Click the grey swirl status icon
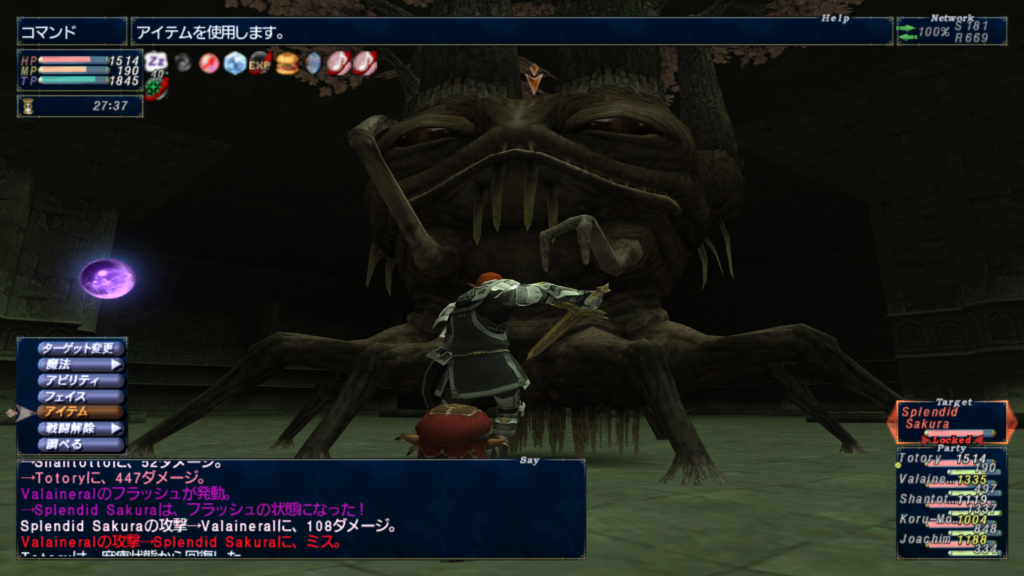This screenshot has height=576, width=1024. click(x=183, y=63)
